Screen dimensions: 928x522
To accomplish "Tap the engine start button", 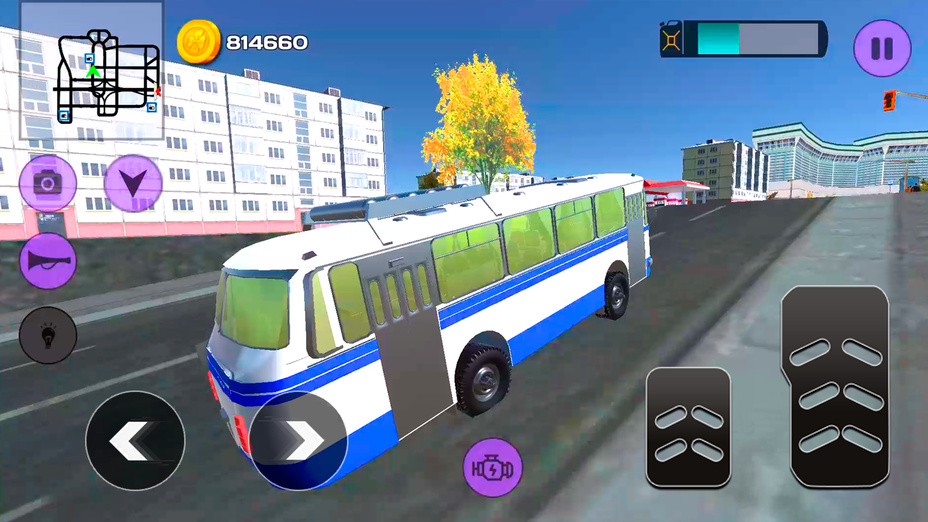I will coord(492,467).
